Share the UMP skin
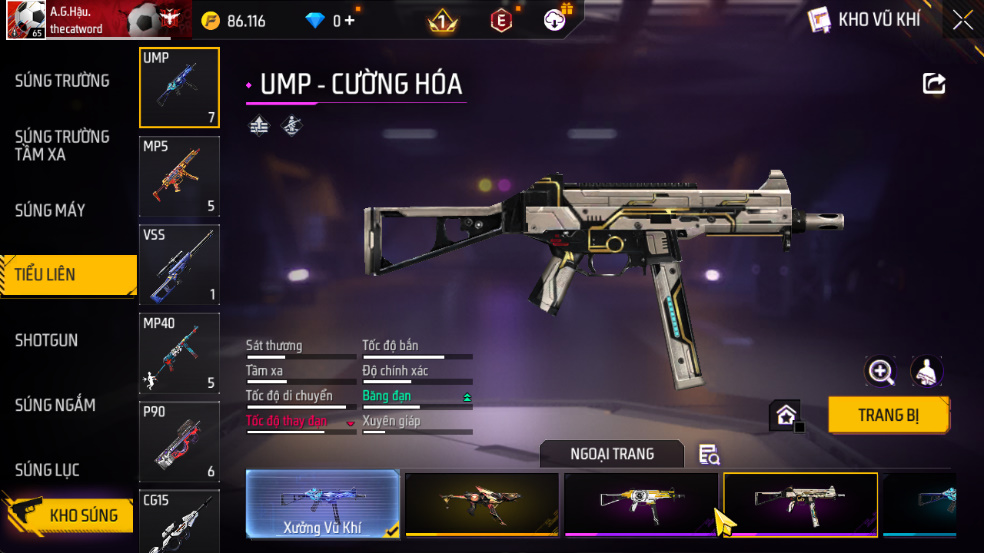Screen dimensions: 984x553 click(933, 83)
